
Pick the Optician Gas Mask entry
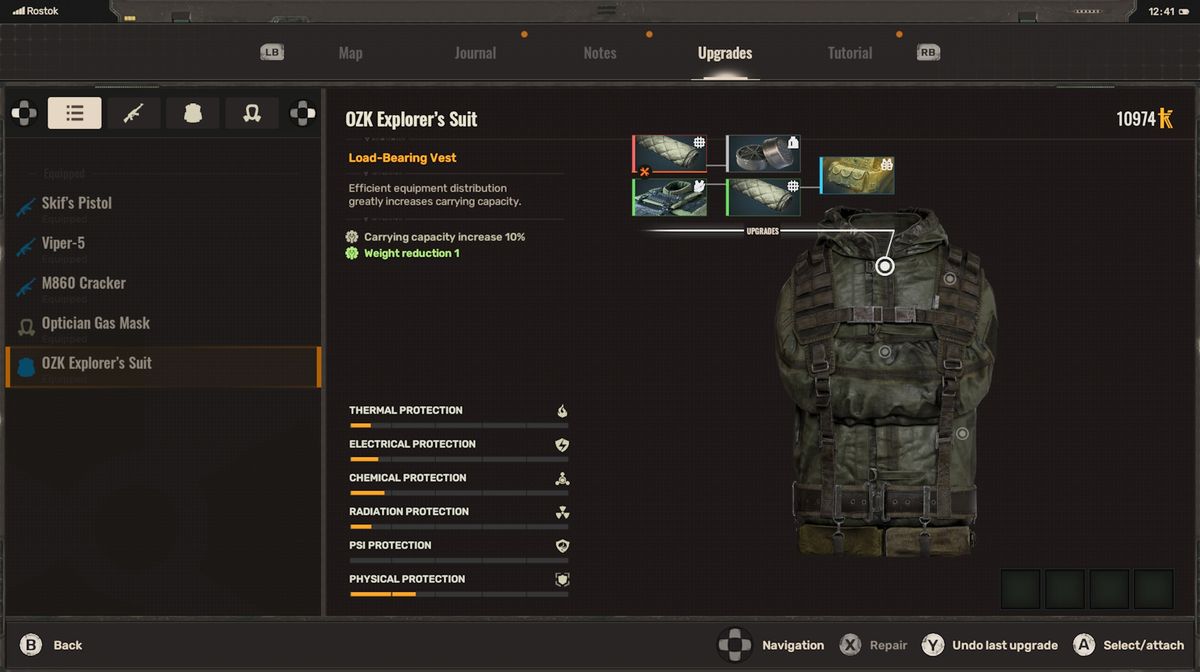point(96,323)
